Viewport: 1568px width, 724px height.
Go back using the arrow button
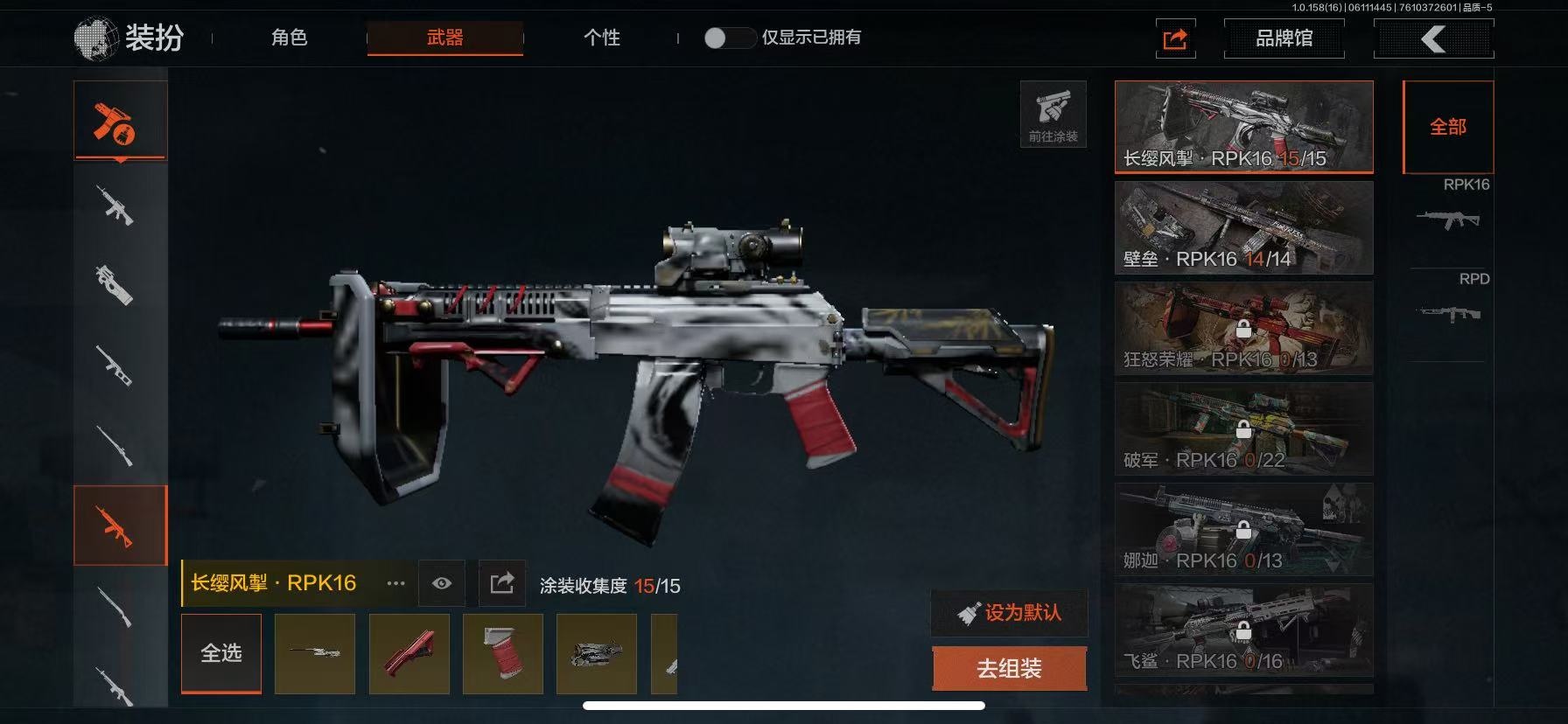coord(1433,38)
